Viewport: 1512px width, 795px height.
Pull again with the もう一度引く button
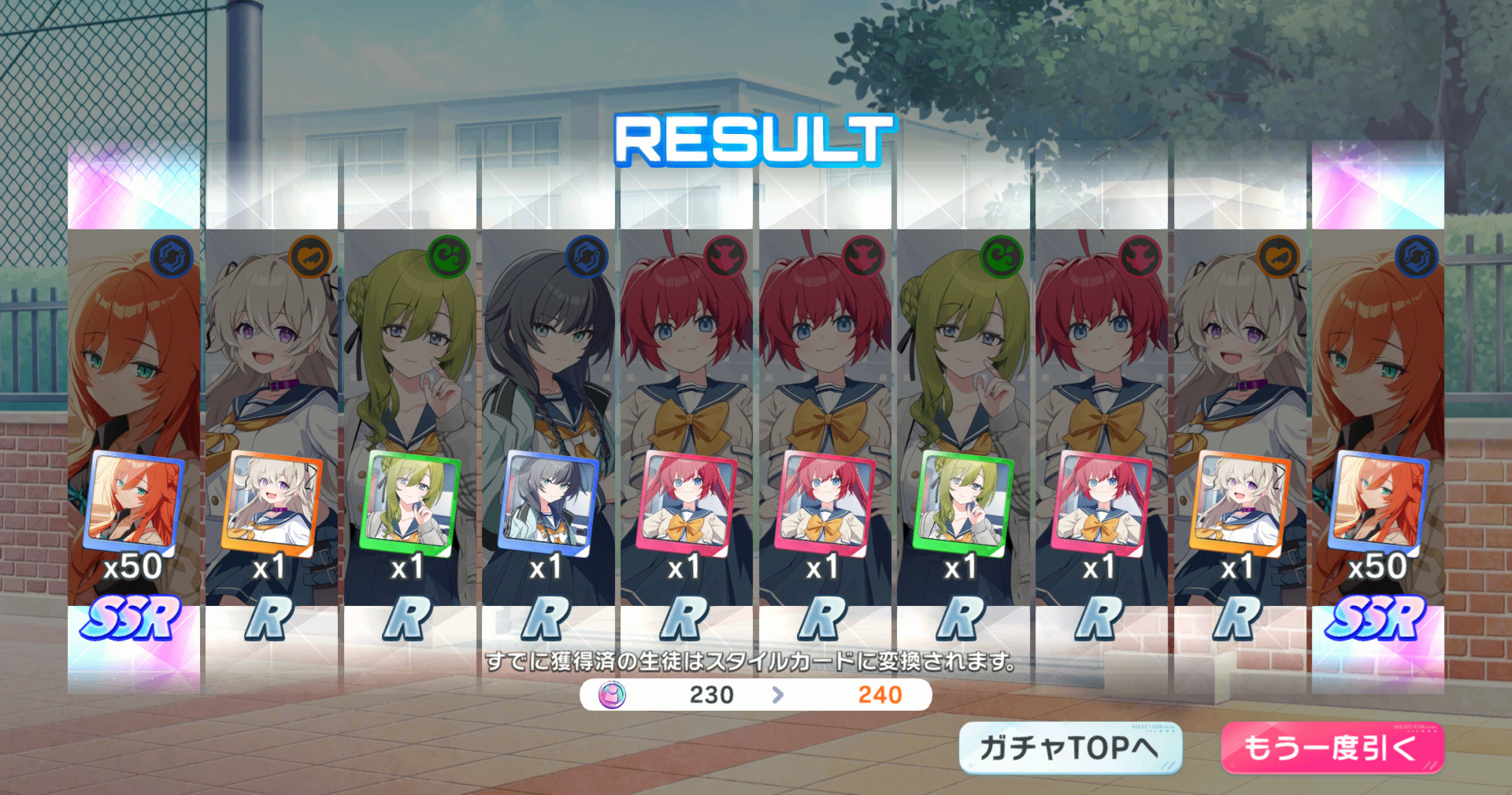pyautogui.click(x=1332, y=747)
